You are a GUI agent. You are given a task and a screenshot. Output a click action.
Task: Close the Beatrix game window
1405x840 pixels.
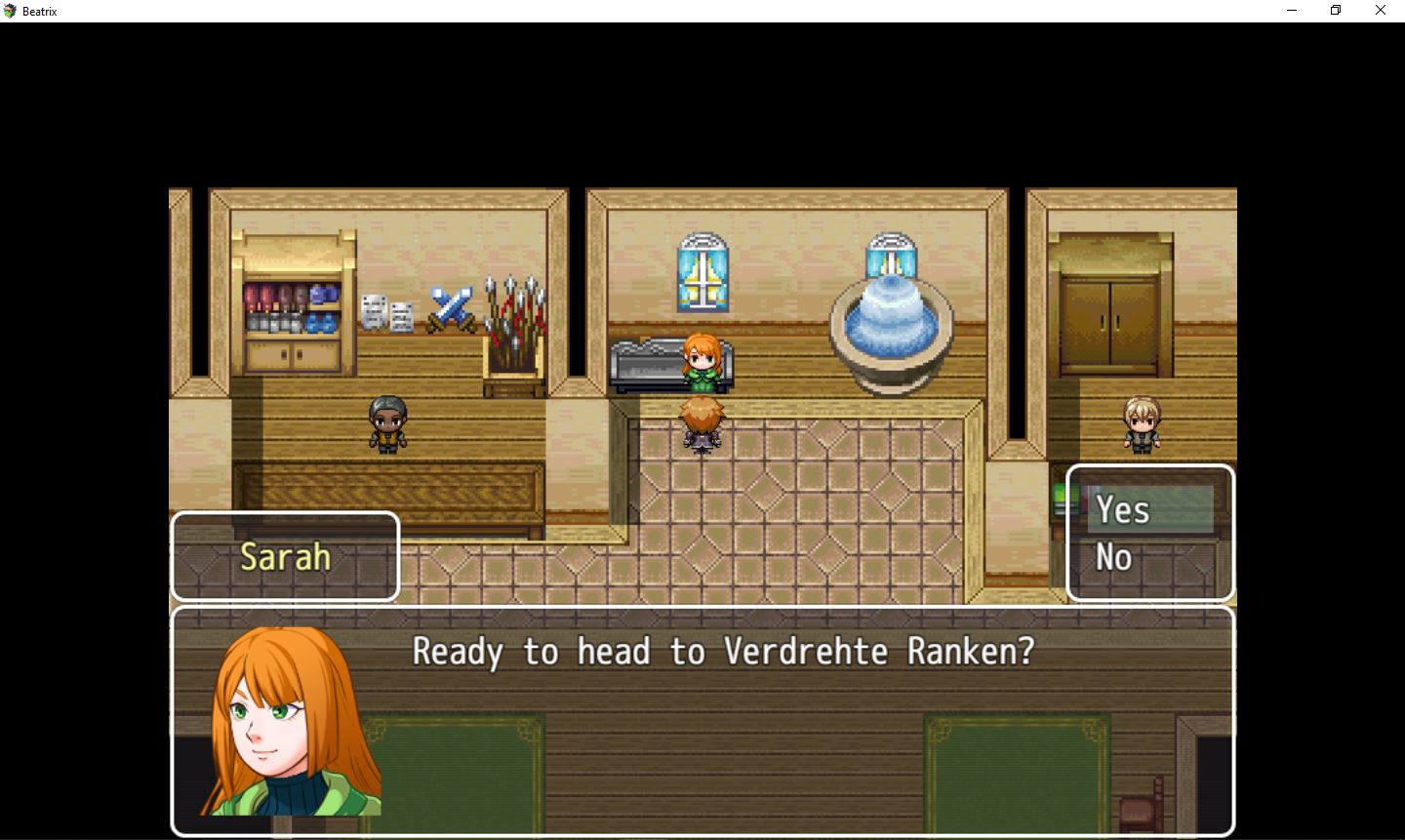coord(1380,11)
